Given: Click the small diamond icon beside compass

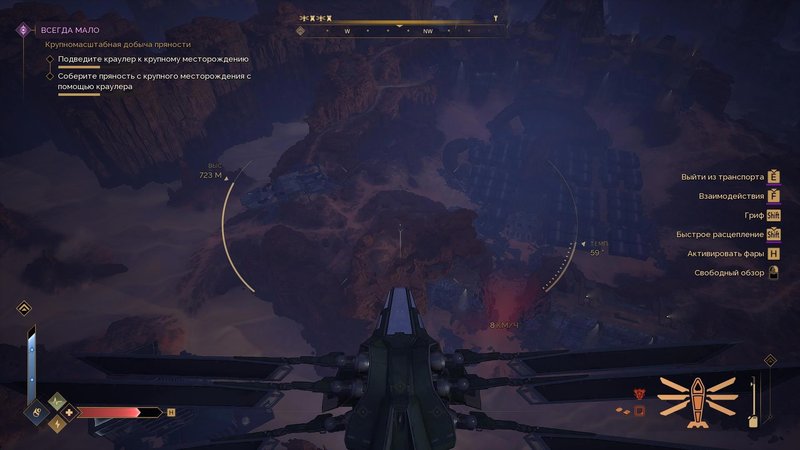Looking at the screenshot, I should pyautogui.click(x=300, y=31).
